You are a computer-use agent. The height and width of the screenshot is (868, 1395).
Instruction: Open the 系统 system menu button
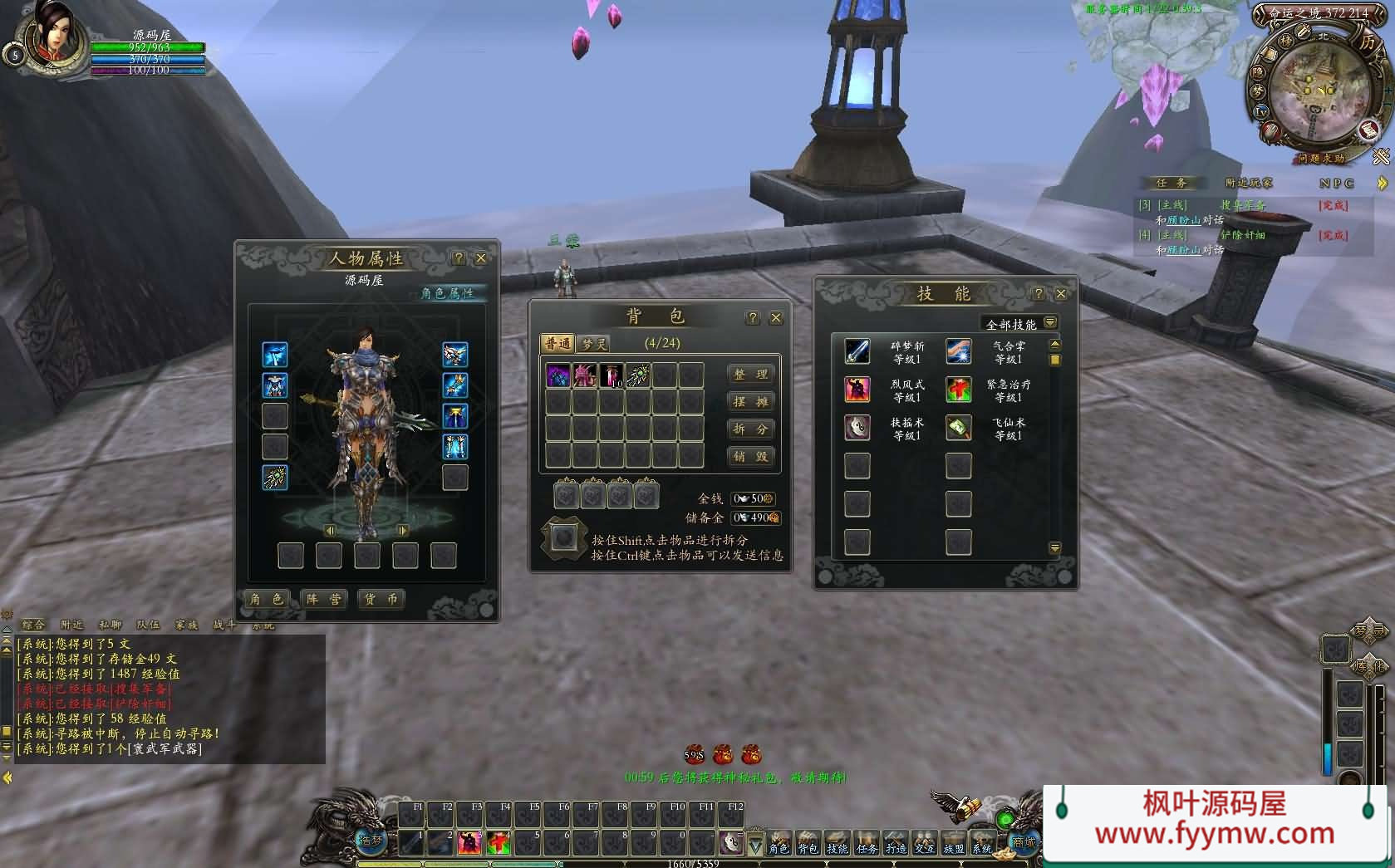(x=981, y=843)
